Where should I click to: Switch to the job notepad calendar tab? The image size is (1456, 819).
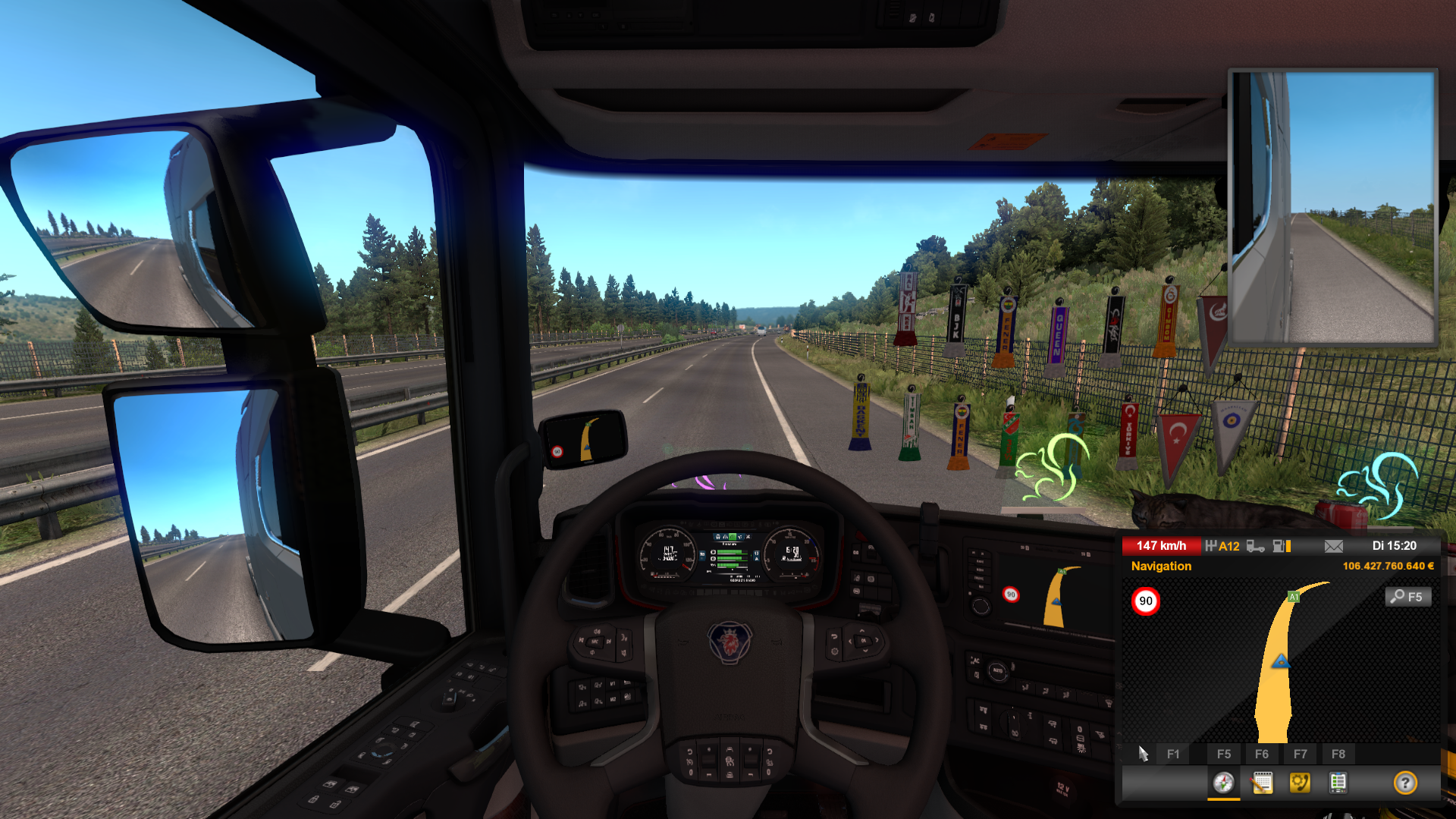pos(1262,783)
